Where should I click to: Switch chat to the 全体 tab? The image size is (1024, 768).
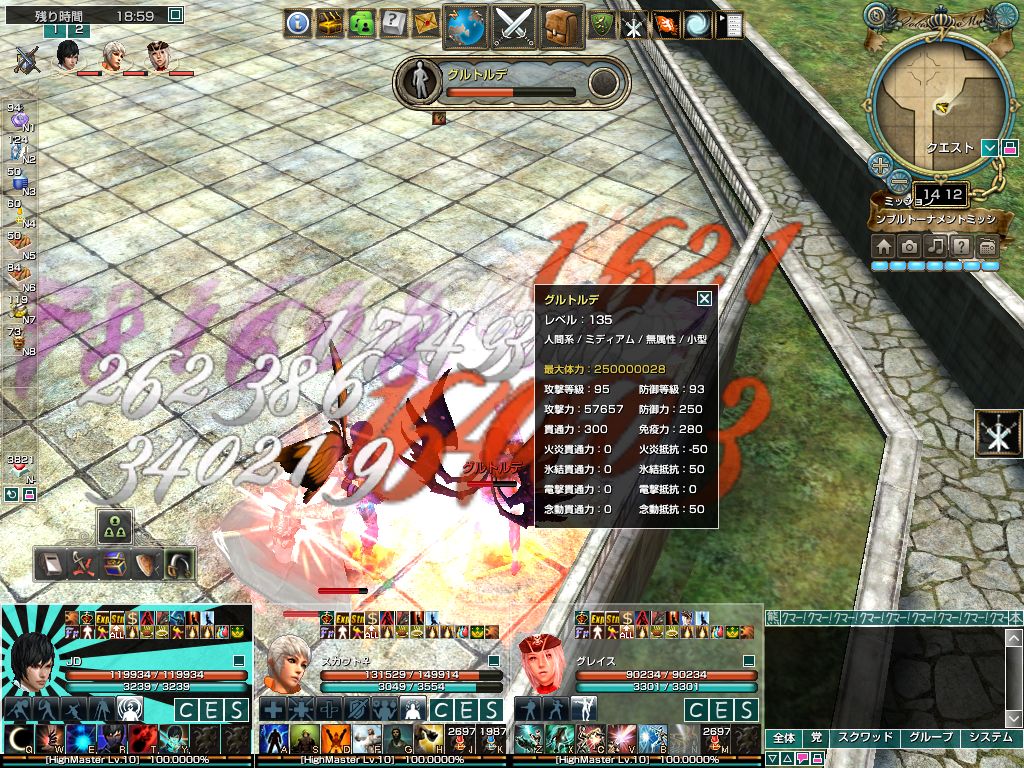tap(785, 738)
